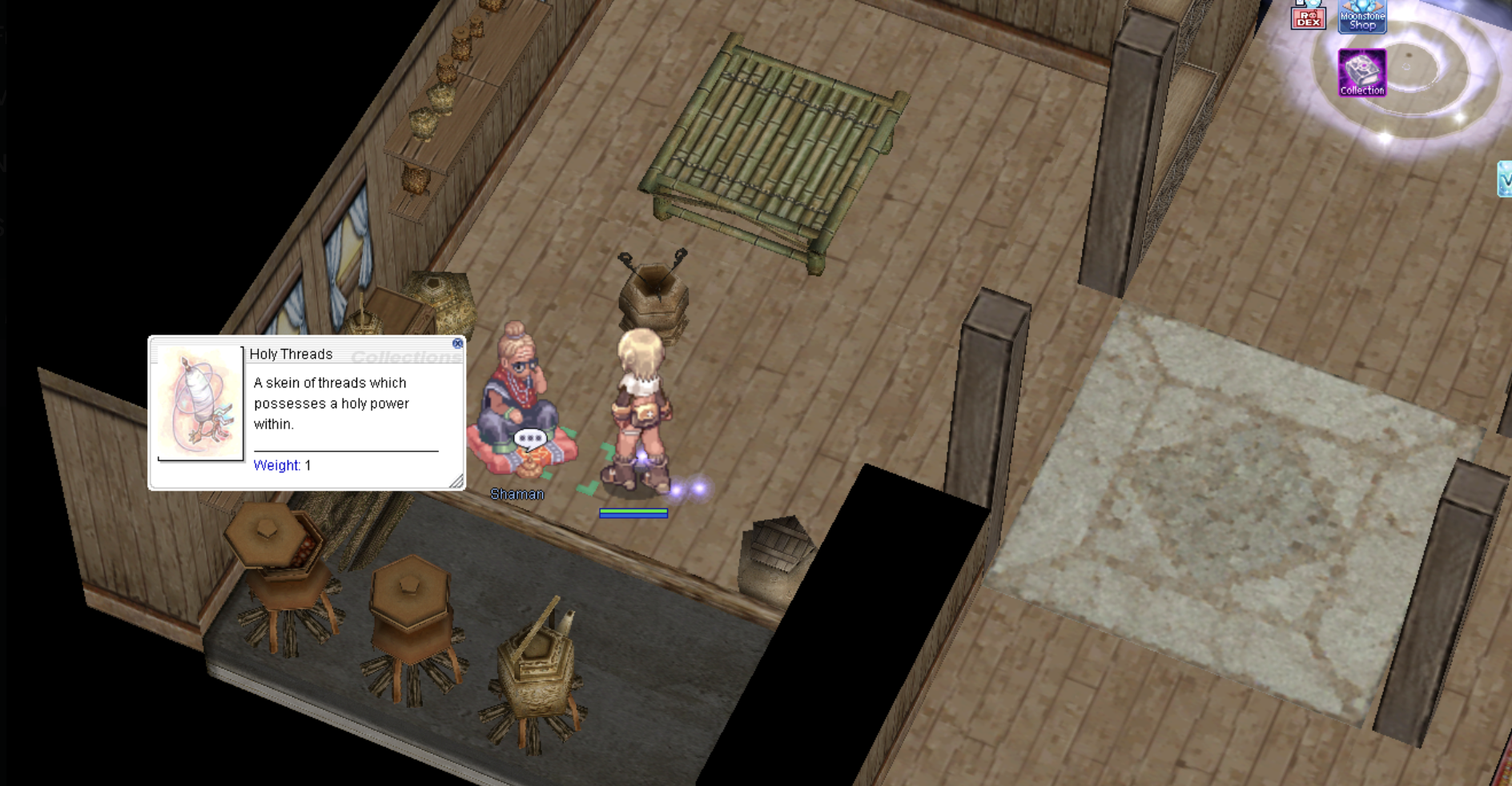Open the Moonstone Shop

click(x=1362, y=17)
